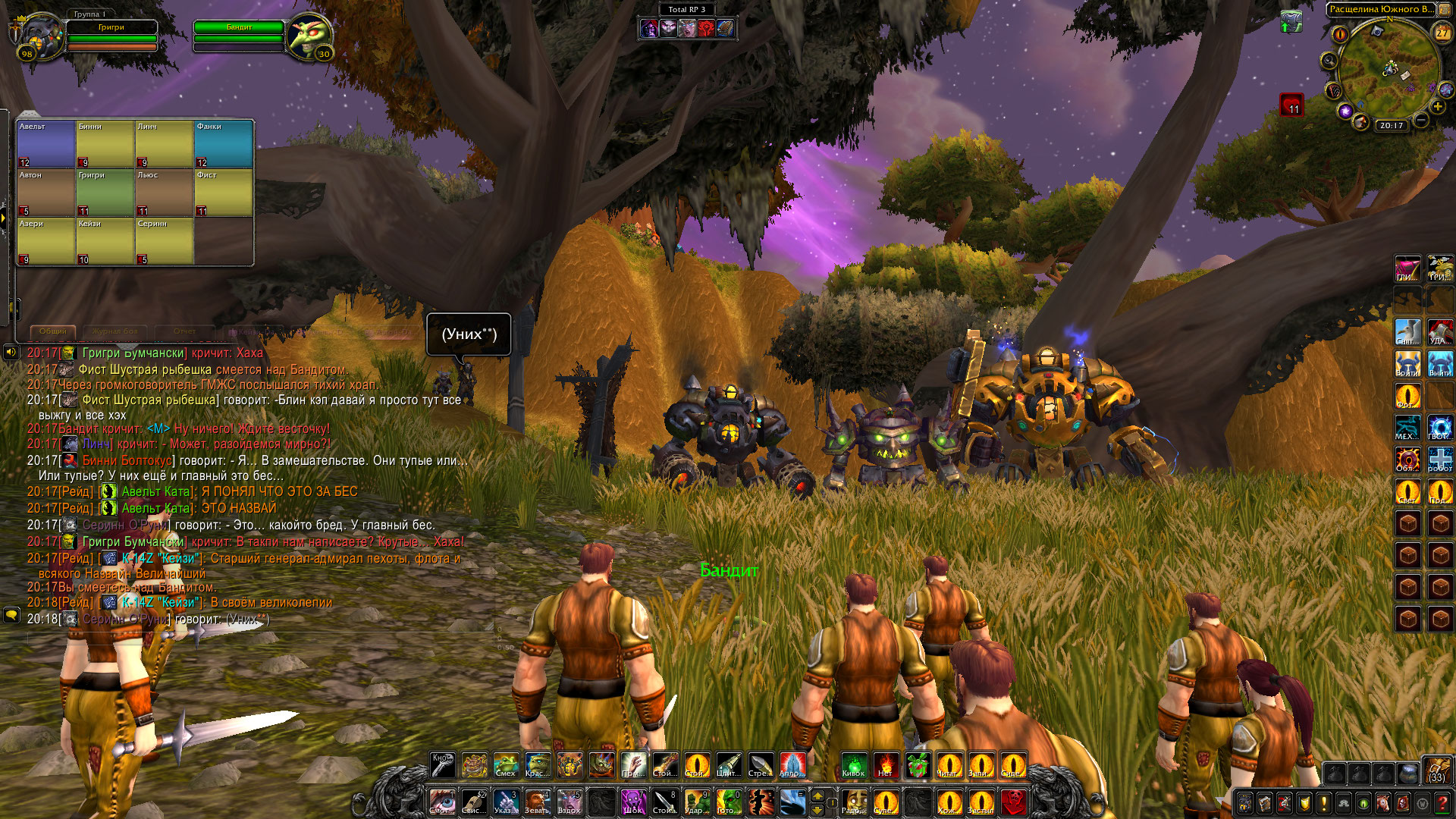The image size is (1456, 819).
Task: Click the action bar page-up arrow
Action: [817, 795]
